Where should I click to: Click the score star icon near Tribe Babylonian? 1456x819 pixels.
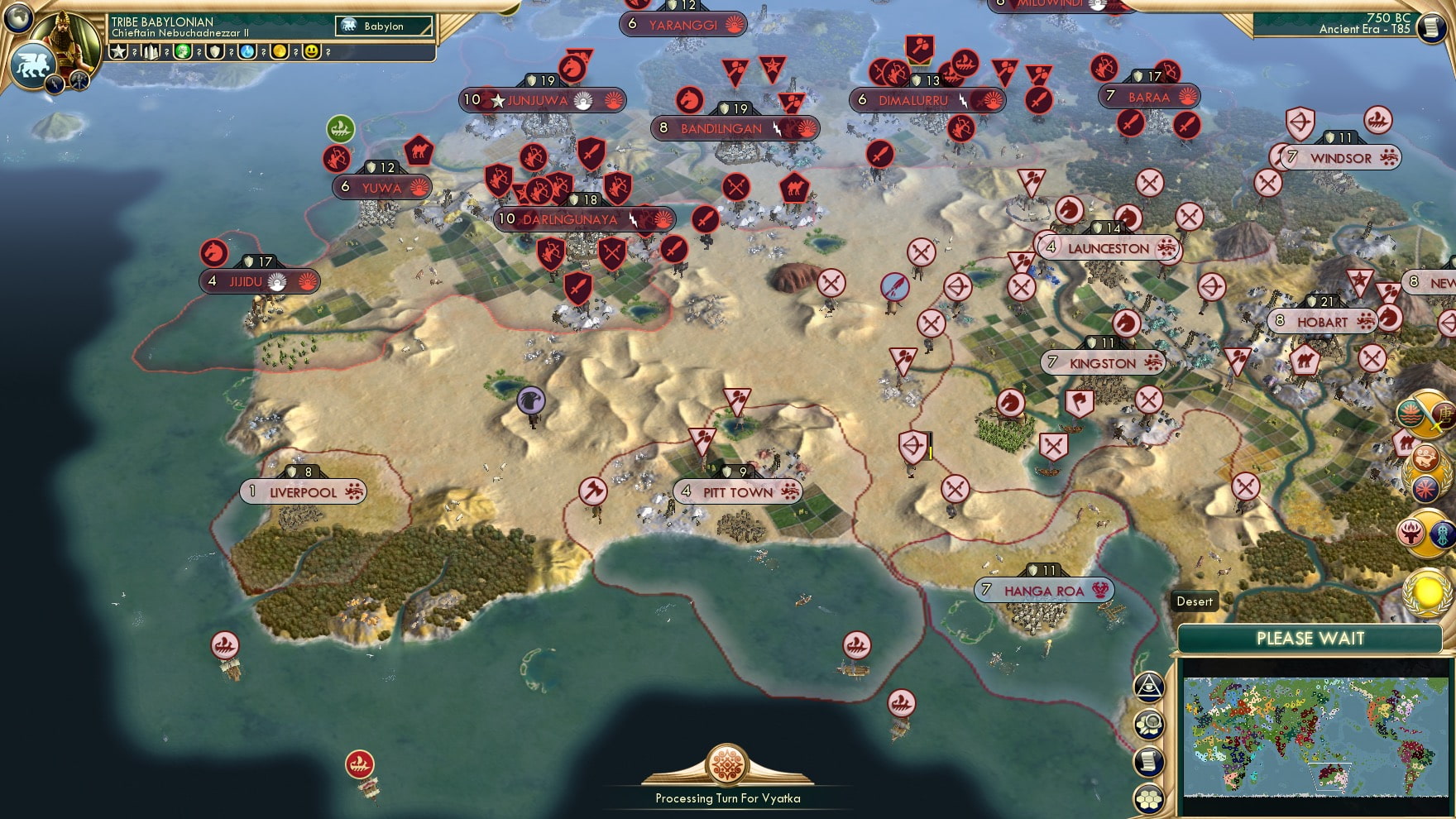pyautogui.click(x=119, y=51)
